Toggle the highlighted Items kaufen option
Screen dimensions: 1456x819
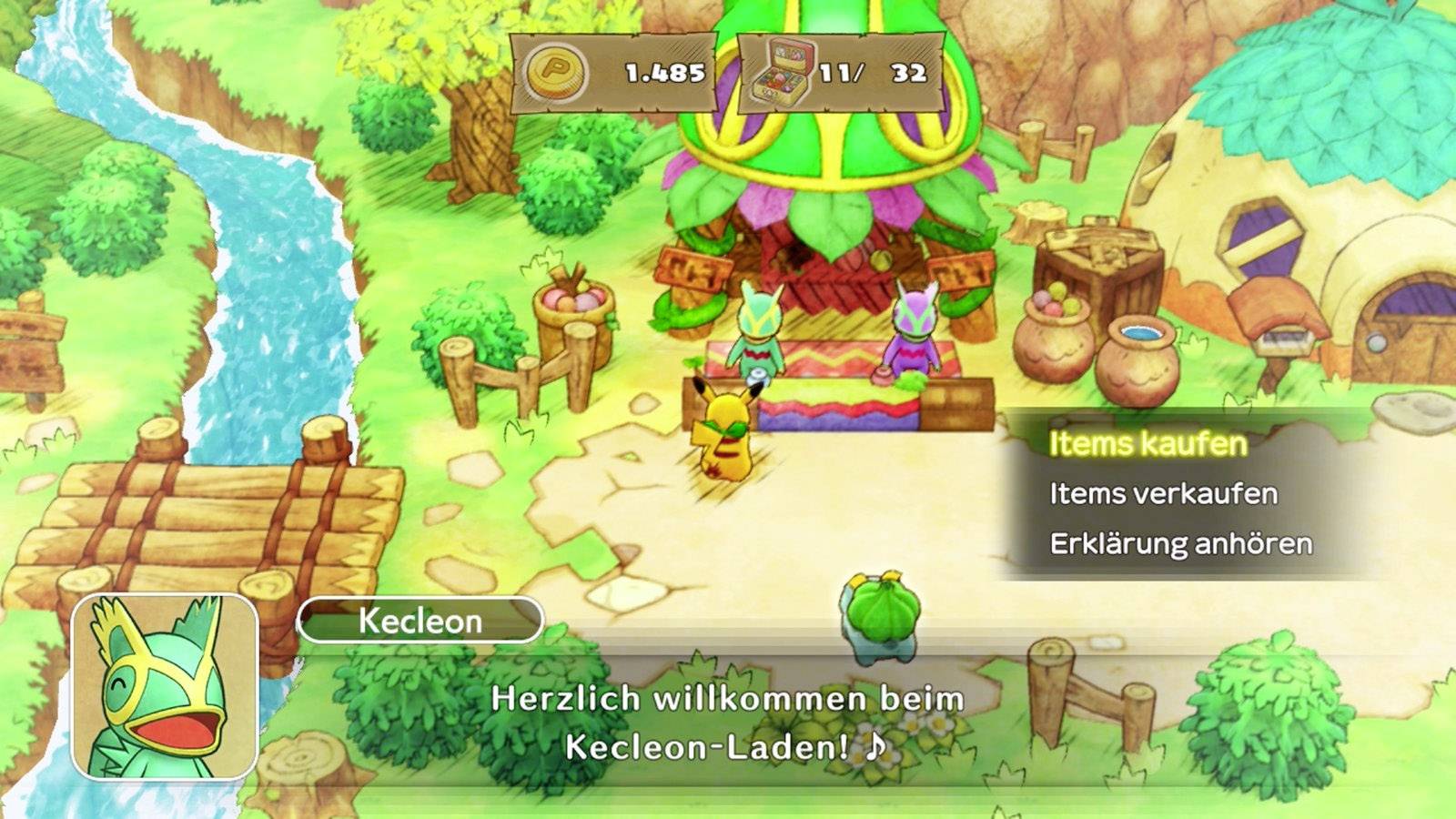point(1148,441)
